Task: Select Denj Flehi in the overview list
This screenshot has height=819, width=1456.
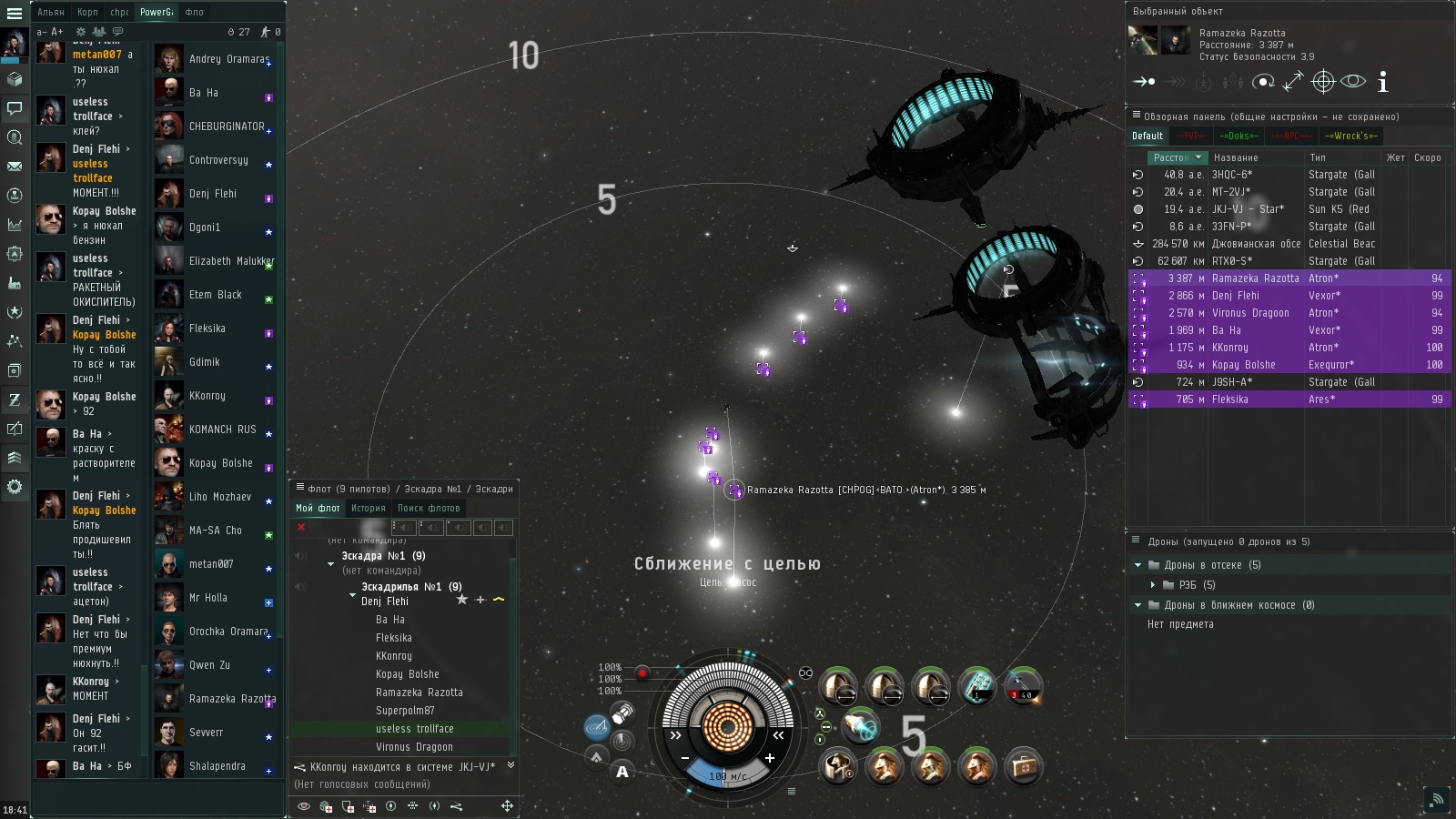Action: (x=1236, y=296)
